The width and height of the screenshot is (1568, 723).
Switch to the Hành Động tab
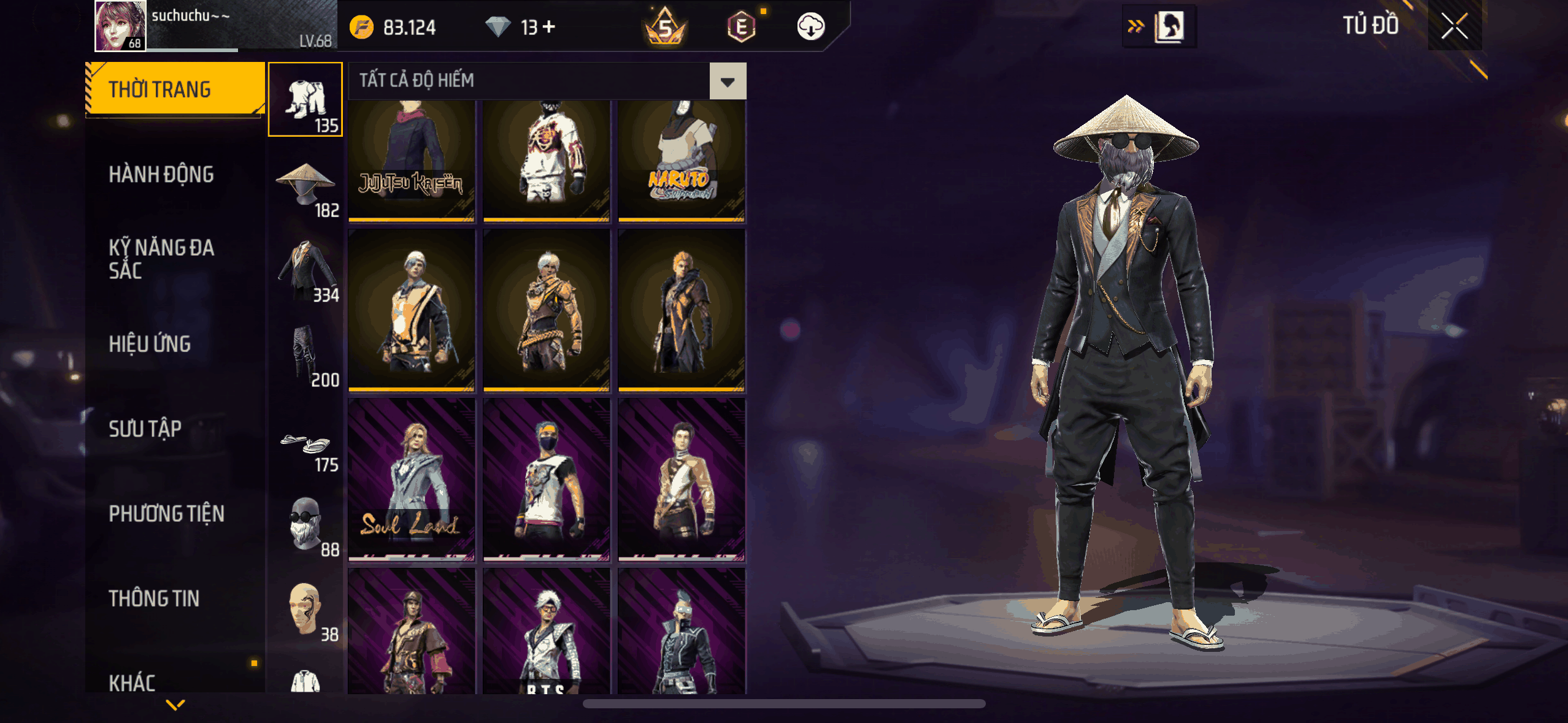(161, 175)
